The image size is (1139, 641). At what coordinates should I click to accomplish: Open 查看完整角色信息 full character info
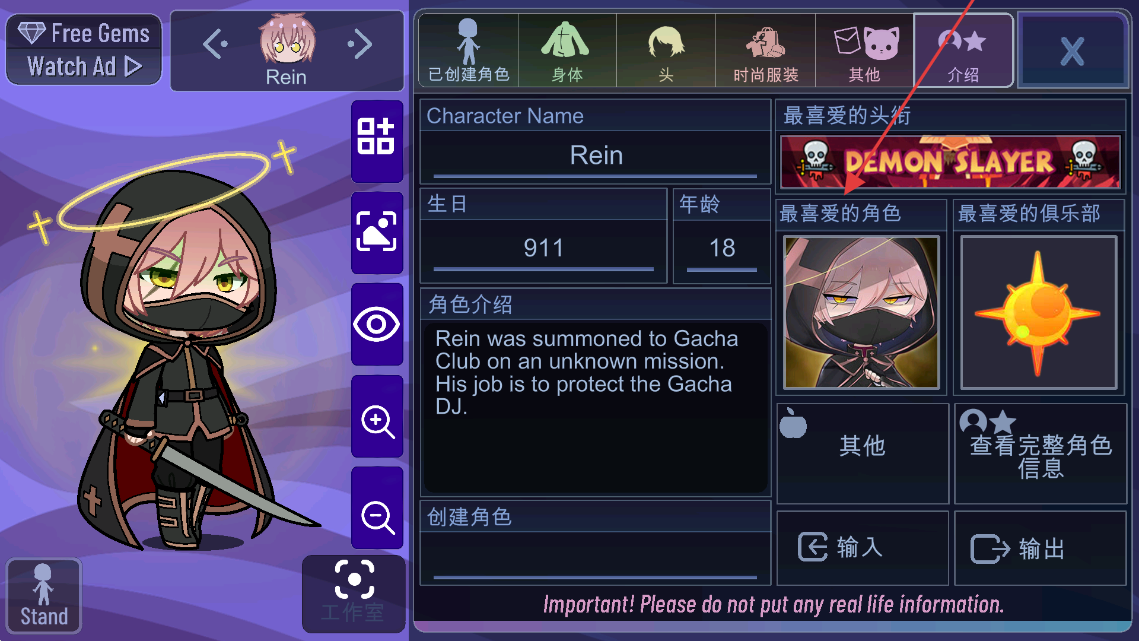pos(1040,454)
